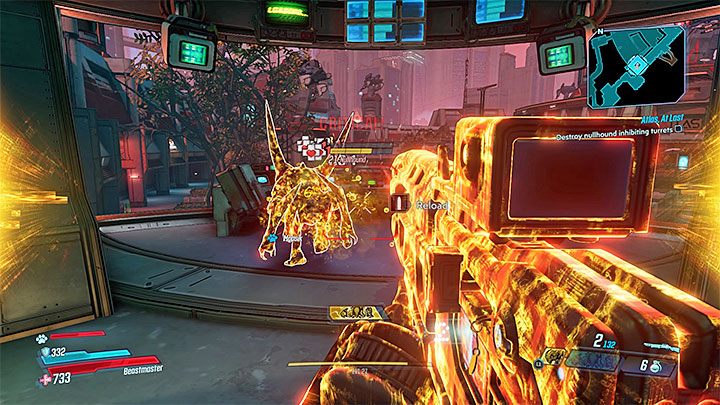Select the Atlas, At Last mission tracker
Screen dimensions: 720x405
pos(658,118)
